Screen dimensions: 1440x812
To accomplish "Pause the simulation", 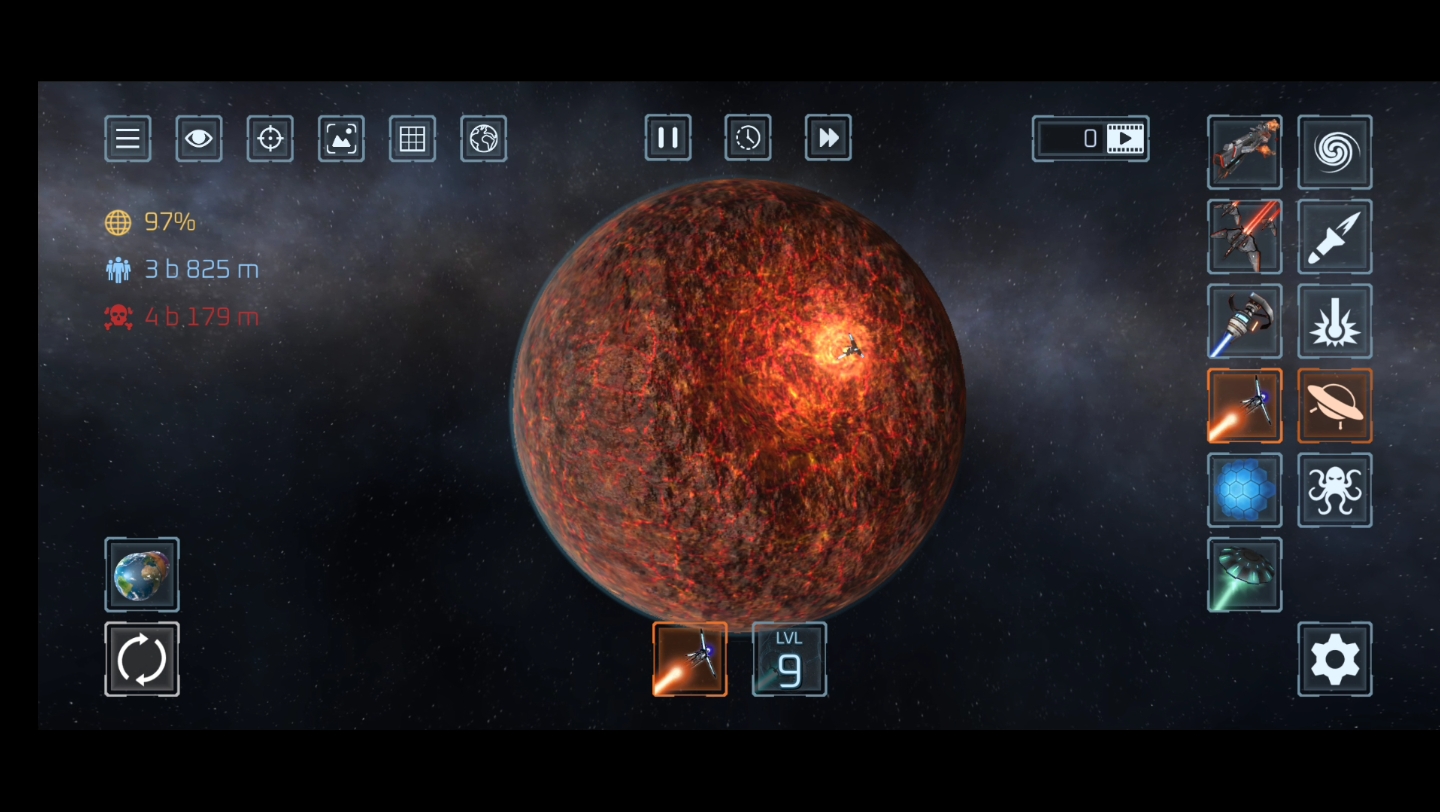I will 668,138.
